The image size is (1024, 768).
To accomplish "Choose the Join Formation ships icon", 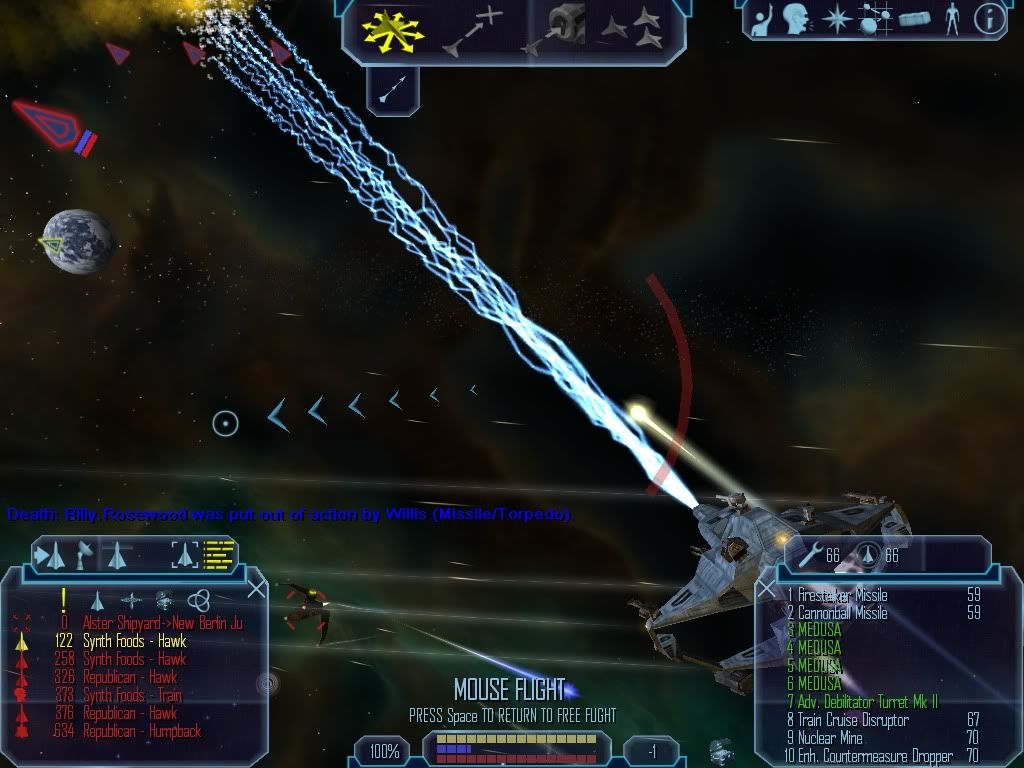I will tap(632, 30).
